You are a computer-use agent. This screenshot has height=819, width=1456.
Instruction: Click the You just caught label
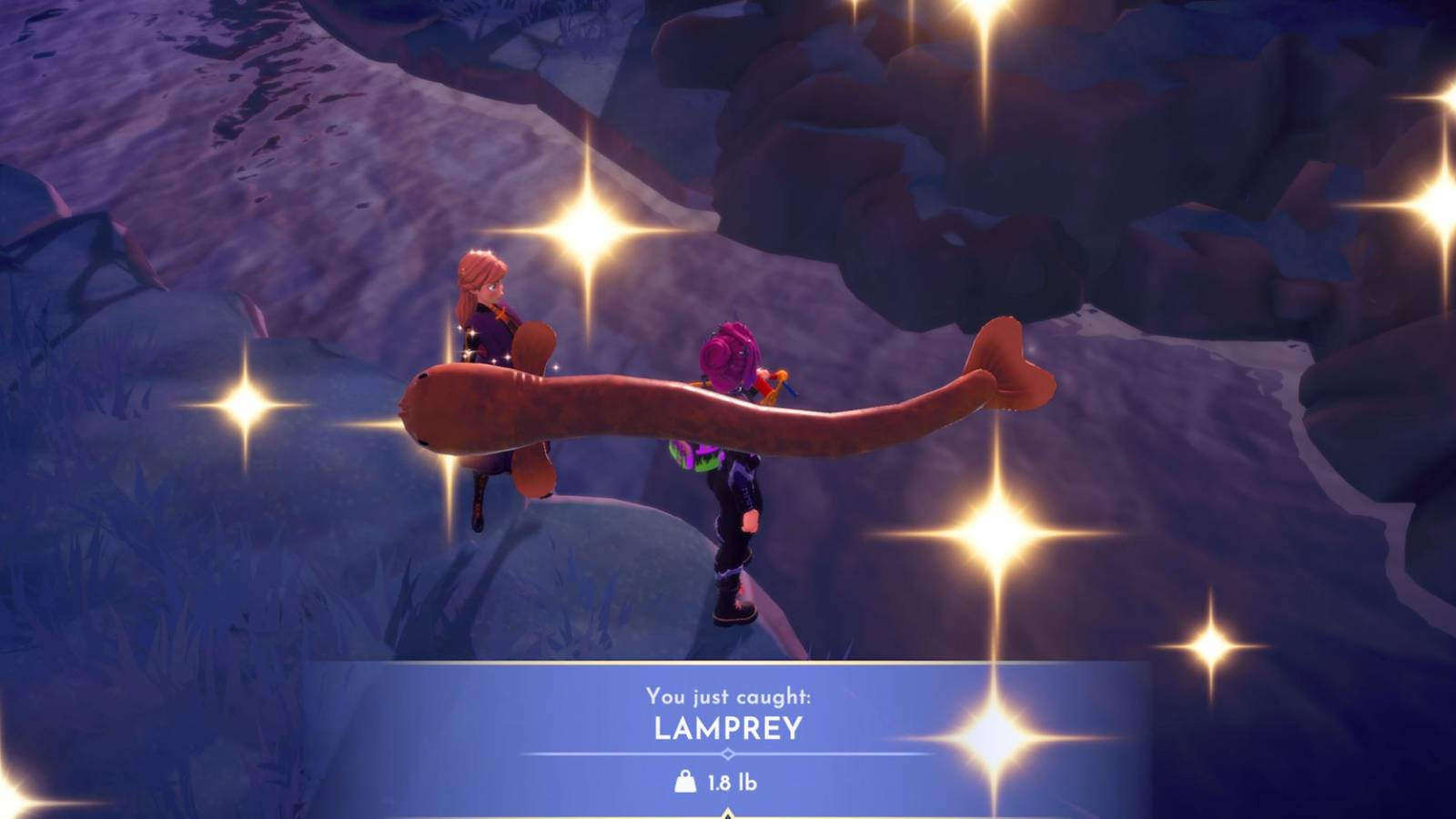[x=726, y=695]
